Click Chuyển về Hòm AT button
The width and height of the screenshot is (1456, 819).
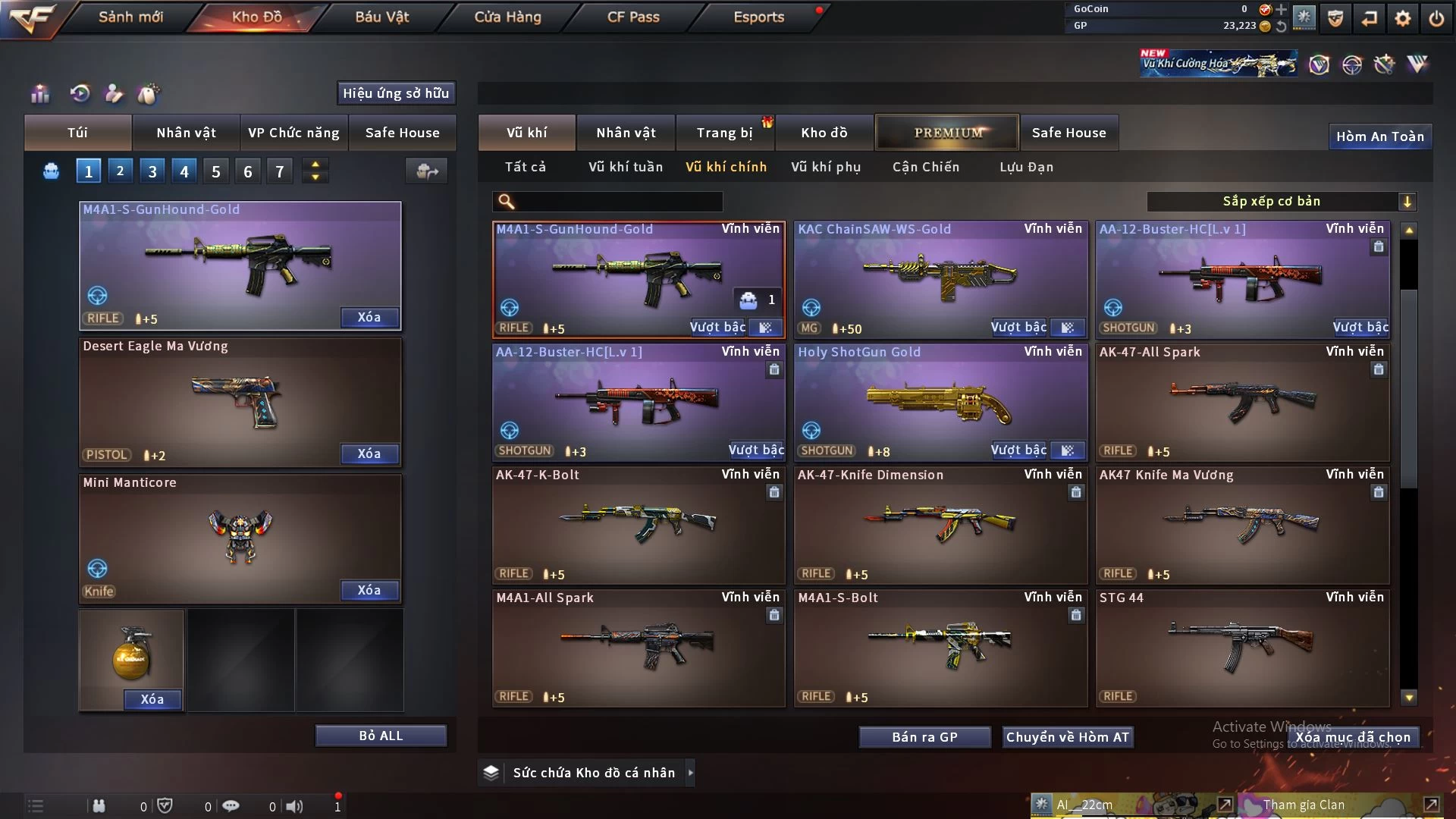(1068, 737)
